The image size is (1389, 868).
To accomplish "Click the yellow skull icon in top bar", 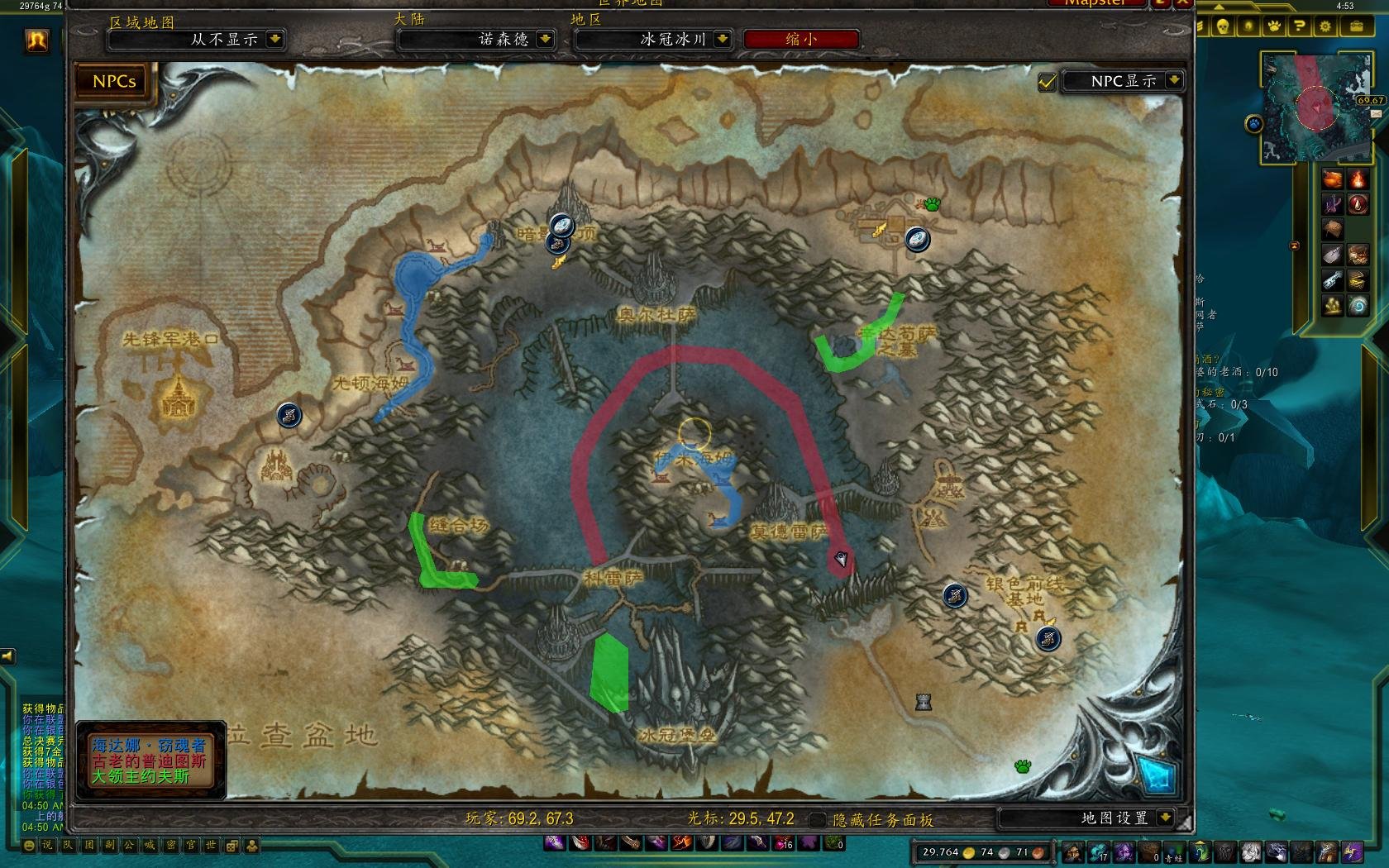I will point(1222,26).
